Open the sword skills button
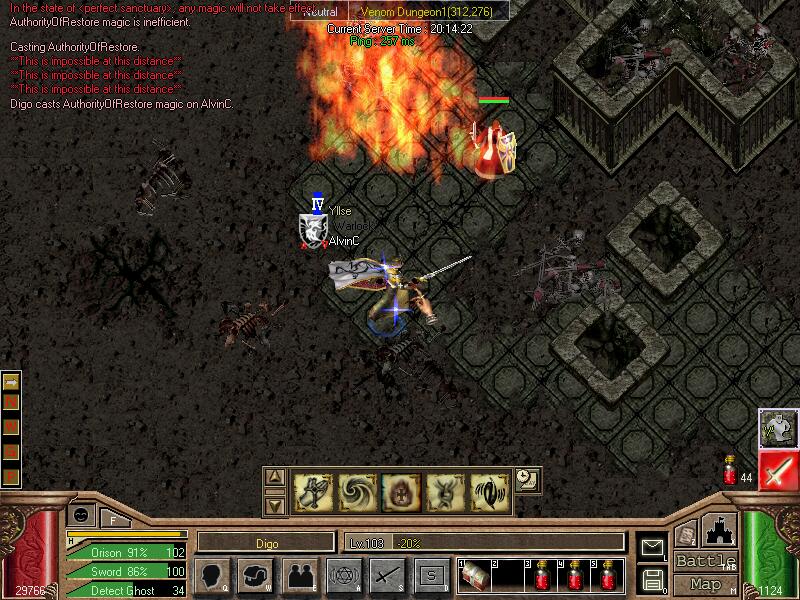This screenshot has height=600, width=800. (x=387, y=575)
